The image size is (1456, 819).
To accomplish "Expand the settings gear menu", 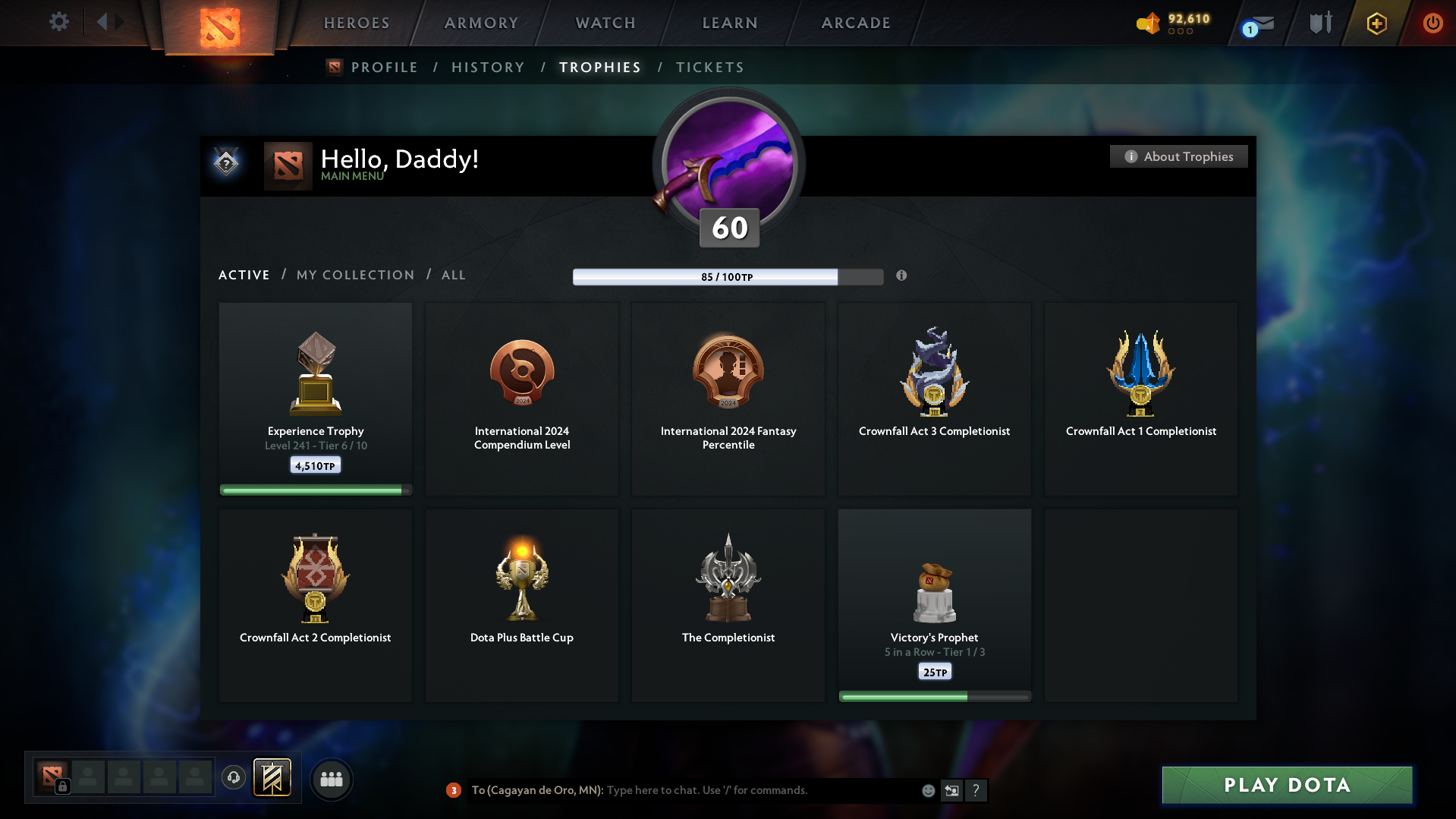I will 58,22.
